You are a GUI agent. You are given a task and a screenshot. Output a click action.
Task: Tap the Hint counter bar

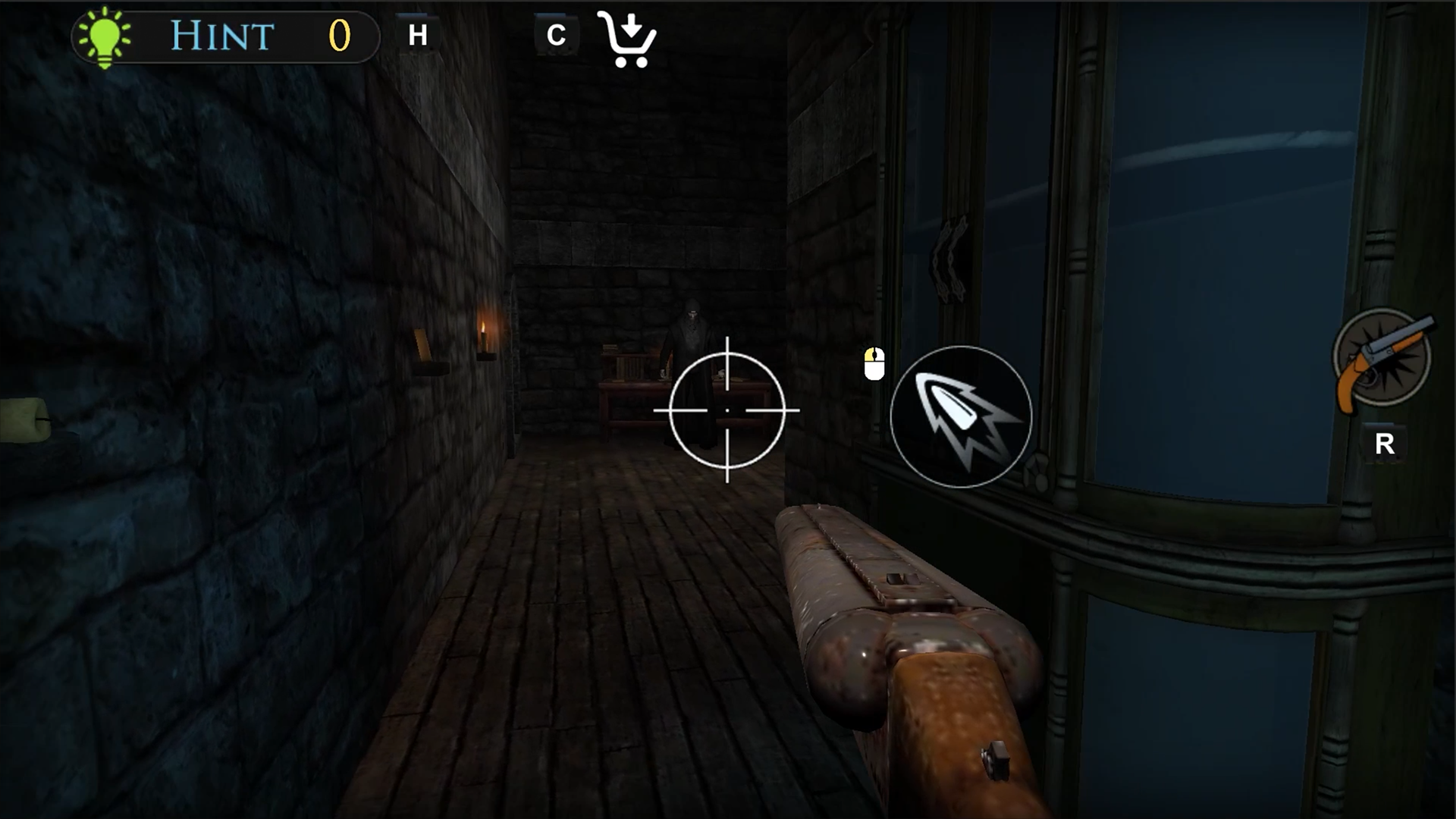point(224,35)
